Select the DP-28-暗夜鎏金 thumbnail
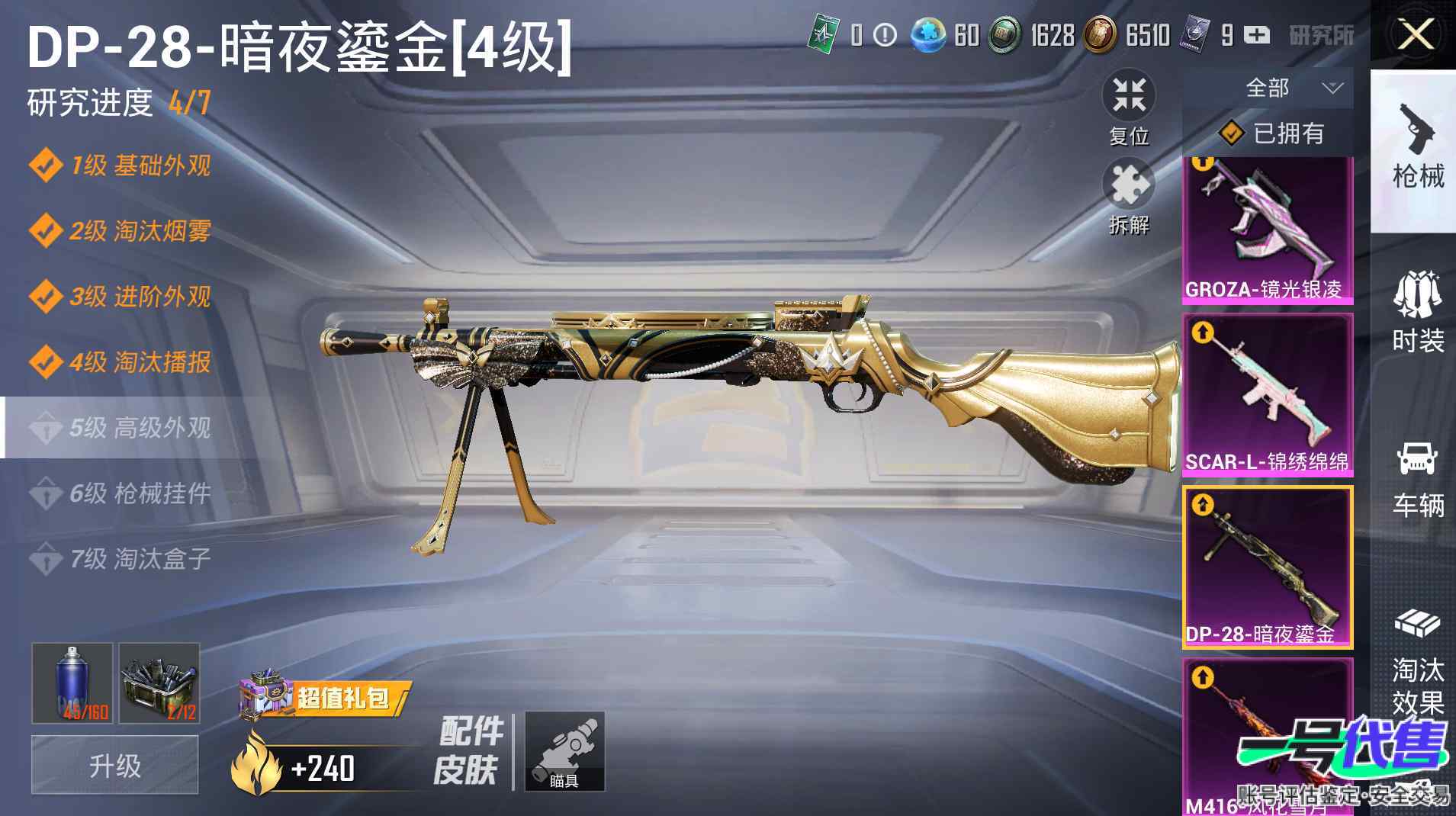This screenshot has width=1456, height=816. pos(1268,567)
